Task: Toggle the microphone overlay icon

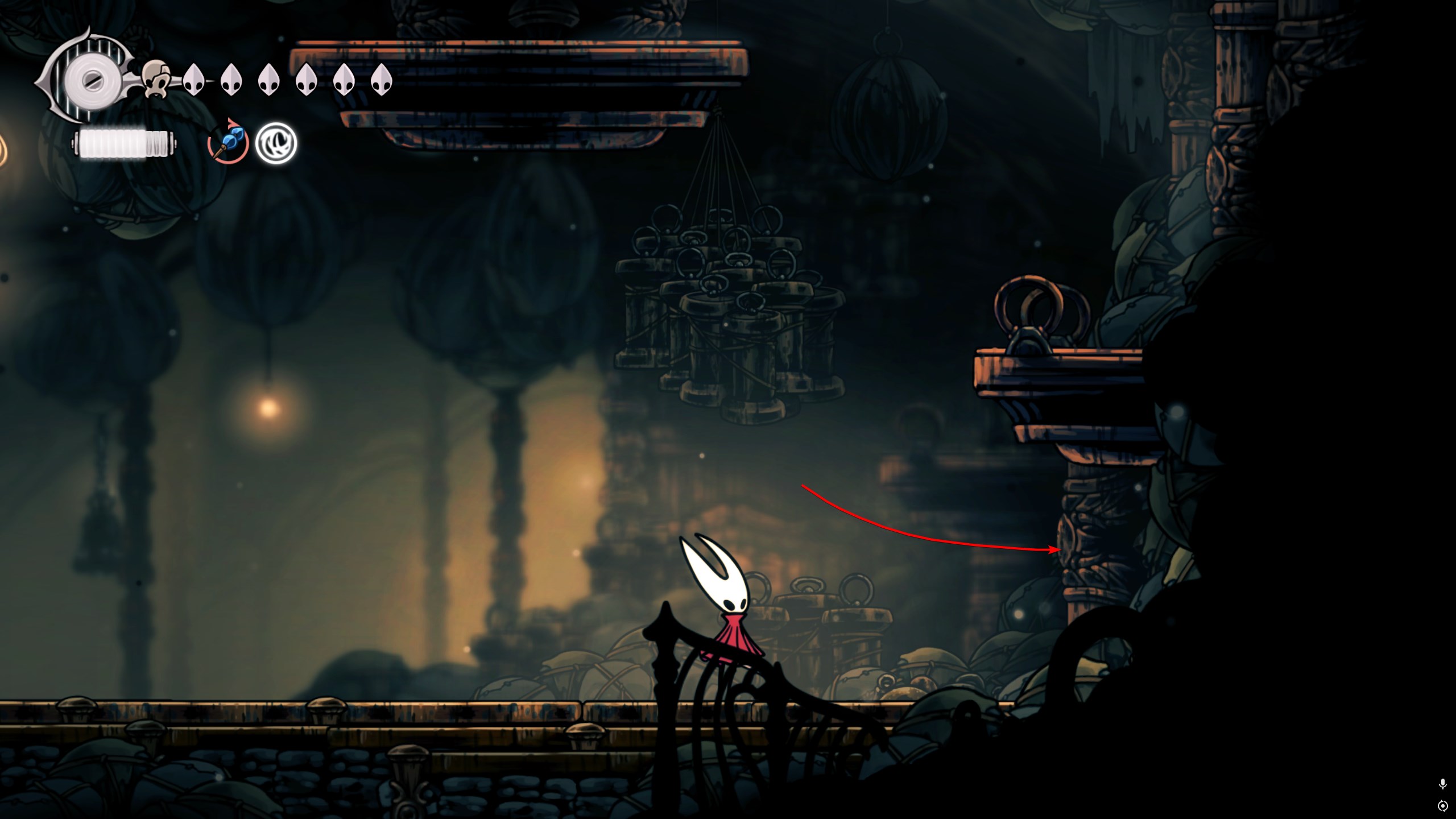Action: point(1442,784)
